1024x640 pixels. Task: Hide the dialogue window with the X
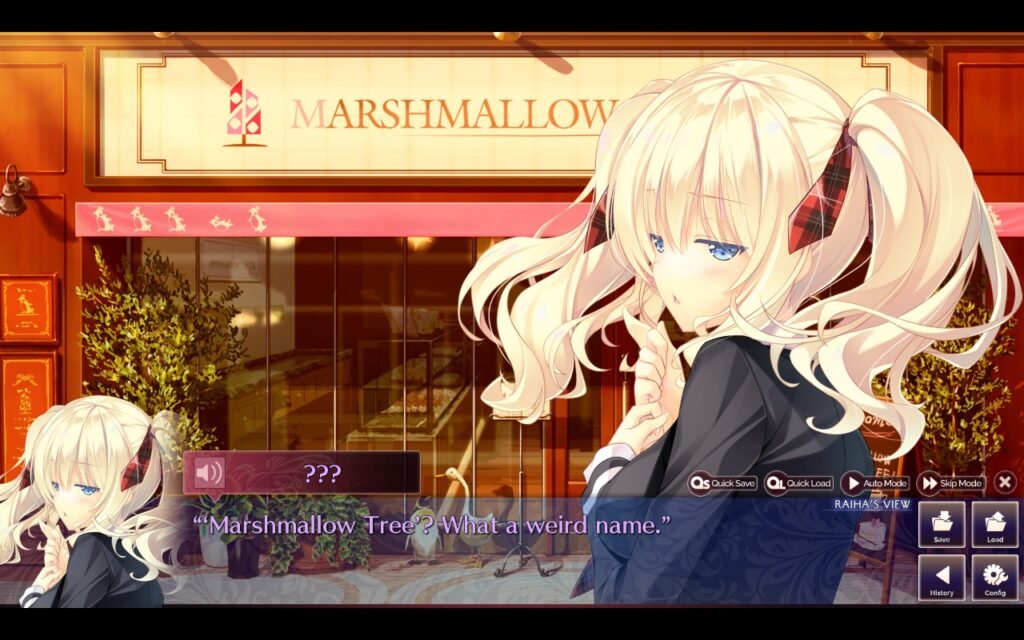[1005, 483]
